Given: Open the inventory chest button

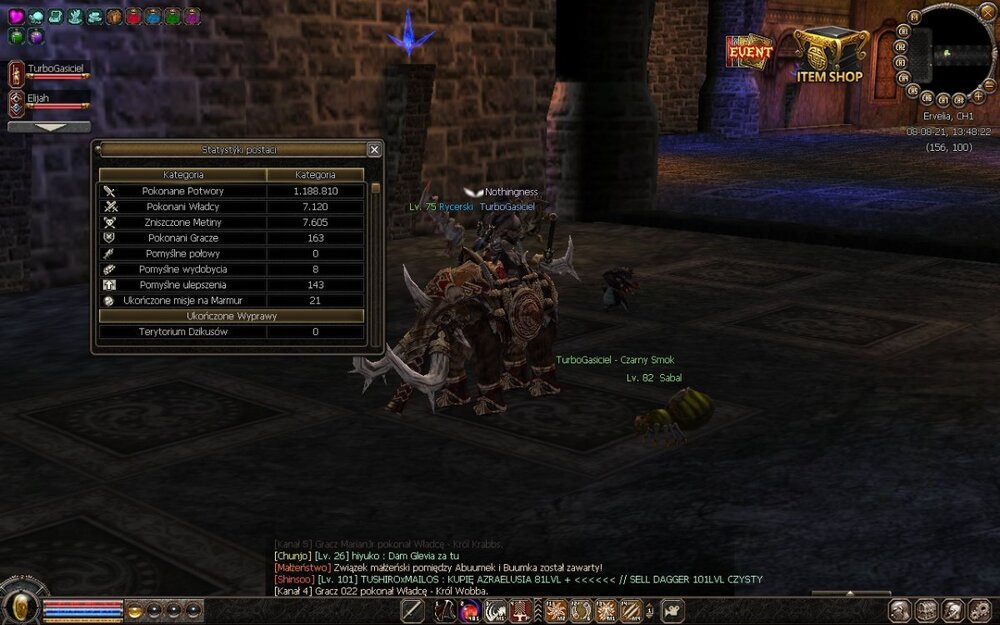Looking at the screenshot, I should tap(926, 609).
